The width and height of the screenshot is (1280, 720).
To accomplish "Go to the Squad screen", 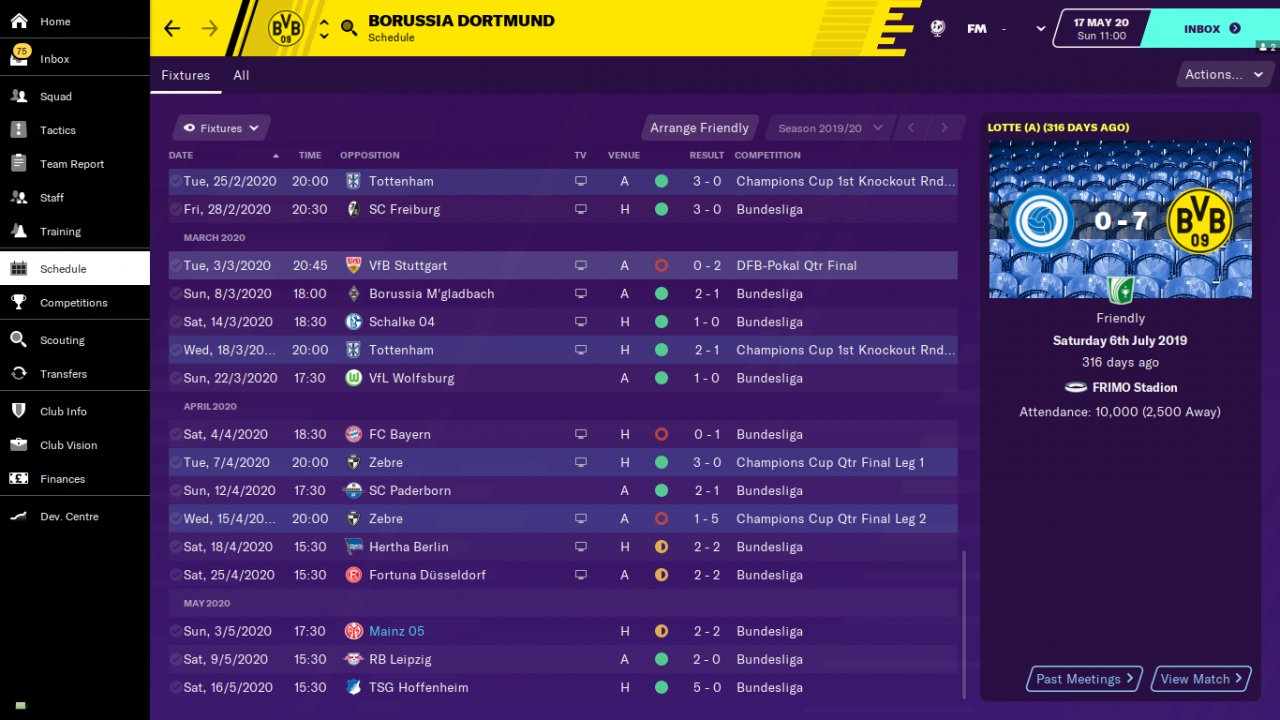I will pos(56,97).
